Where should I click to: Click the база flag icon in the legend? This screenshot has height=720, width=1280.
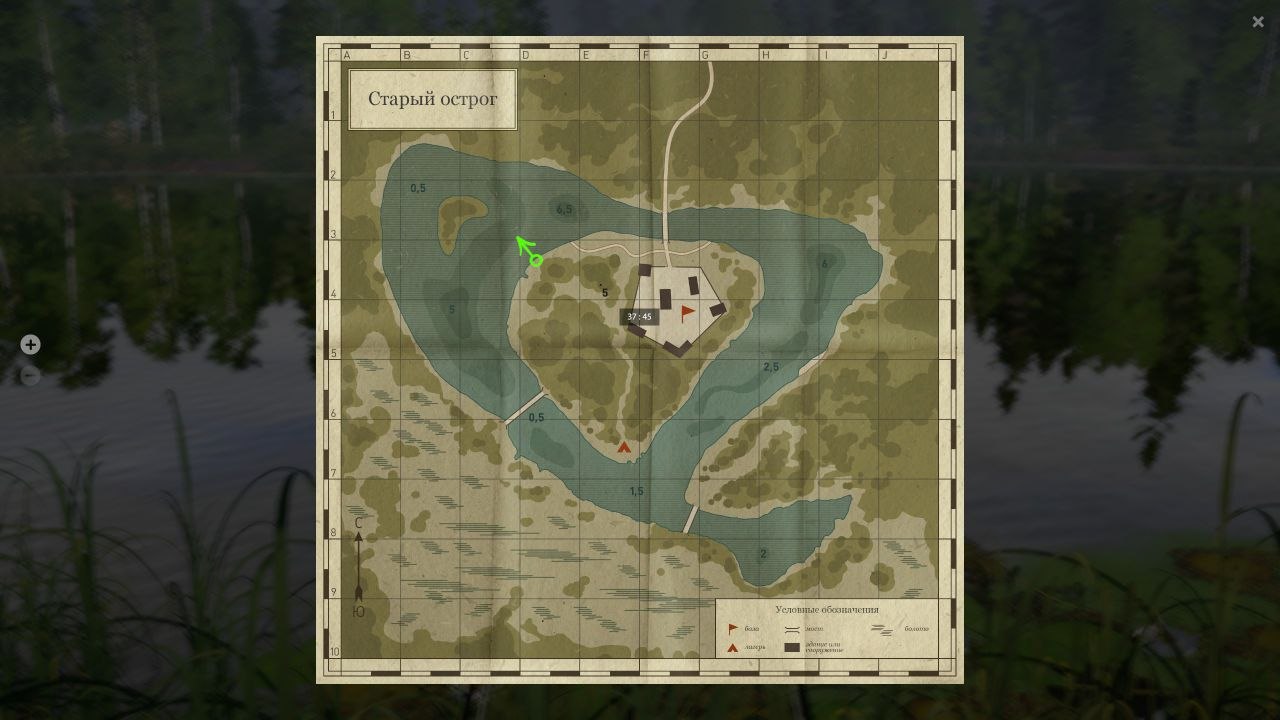[x=732, y=628]
